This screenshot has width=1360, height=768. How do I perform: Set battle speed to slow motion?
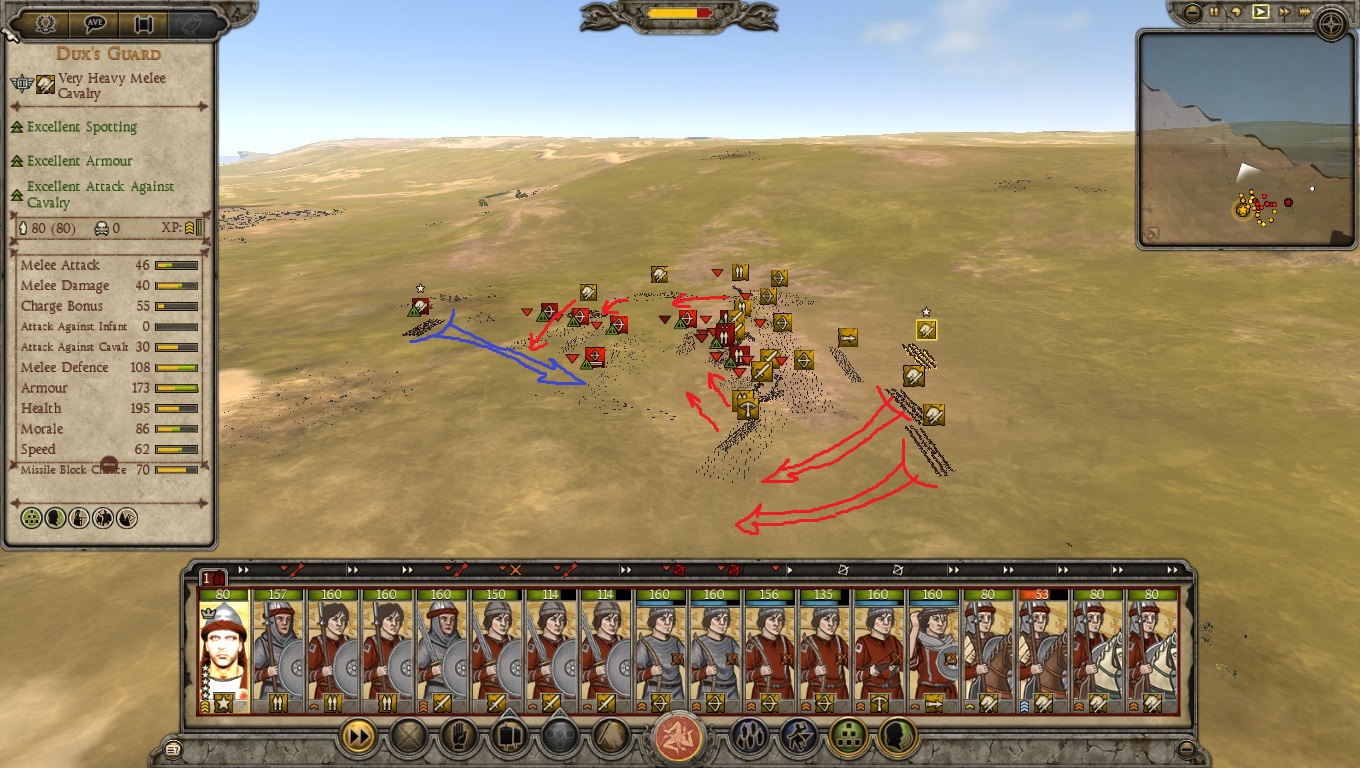1238,13
